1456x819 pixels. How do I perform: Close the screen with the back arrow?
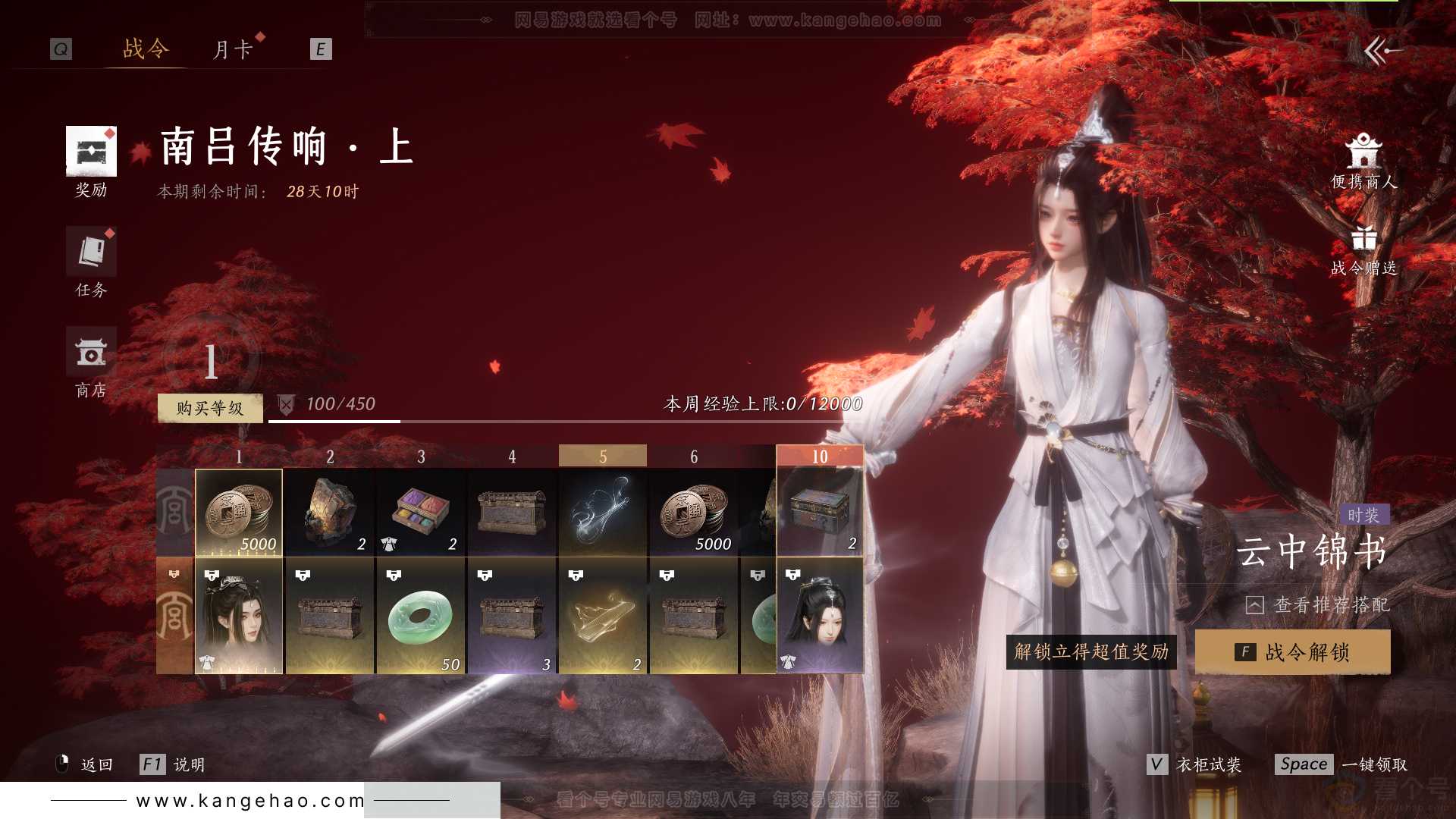point(1382,51)
